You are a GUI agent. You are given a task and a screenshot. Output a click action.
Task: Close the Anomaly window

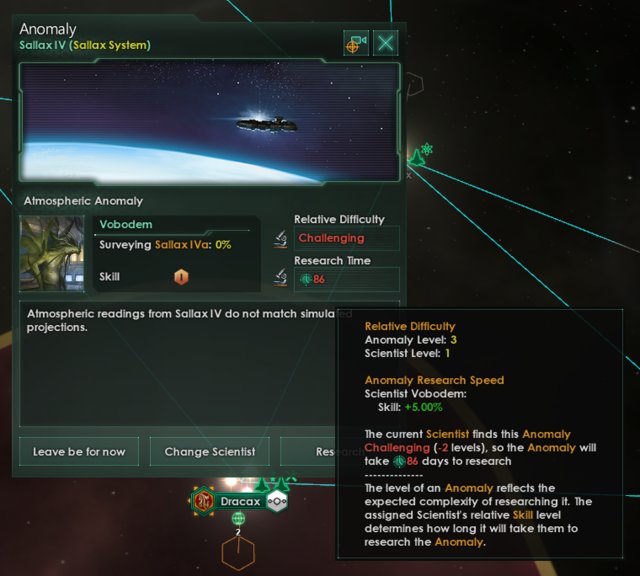[386, 43]
